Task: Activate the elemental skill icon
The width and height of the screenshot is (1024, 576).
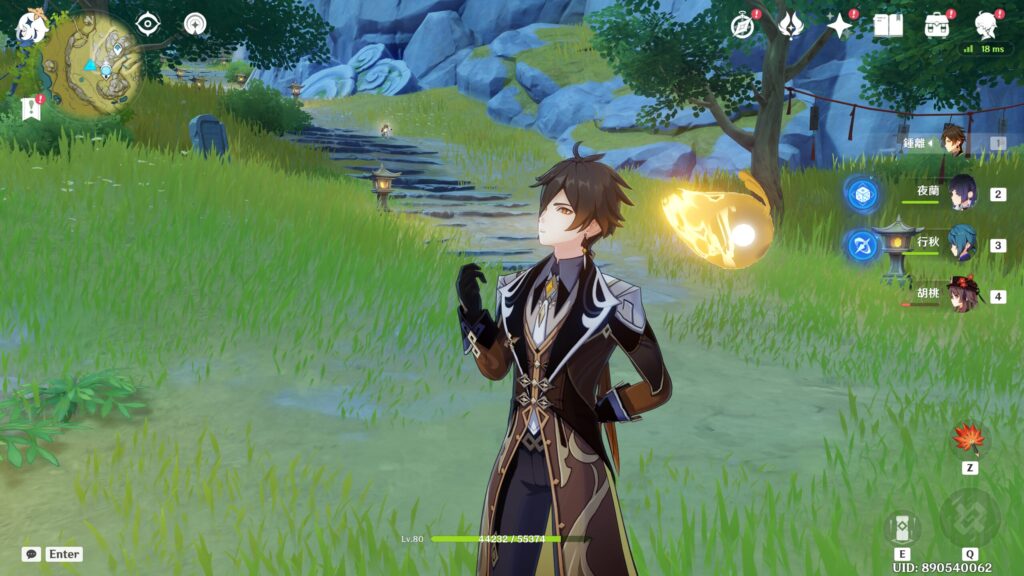Action: (x=902, y=528)
